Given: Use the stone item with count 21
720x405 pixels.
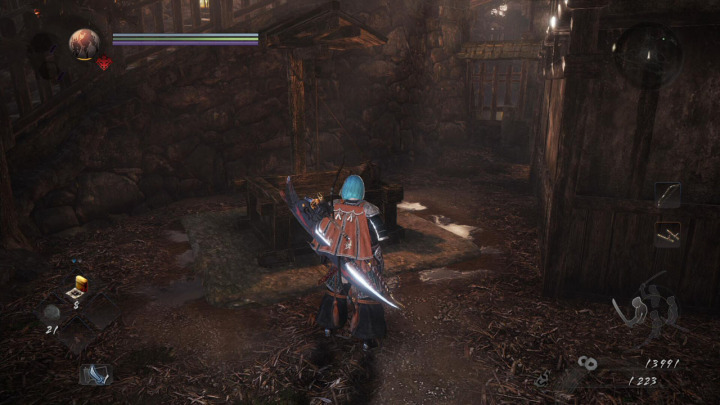Looking at the screenshot, I should [x=51, y=312].
